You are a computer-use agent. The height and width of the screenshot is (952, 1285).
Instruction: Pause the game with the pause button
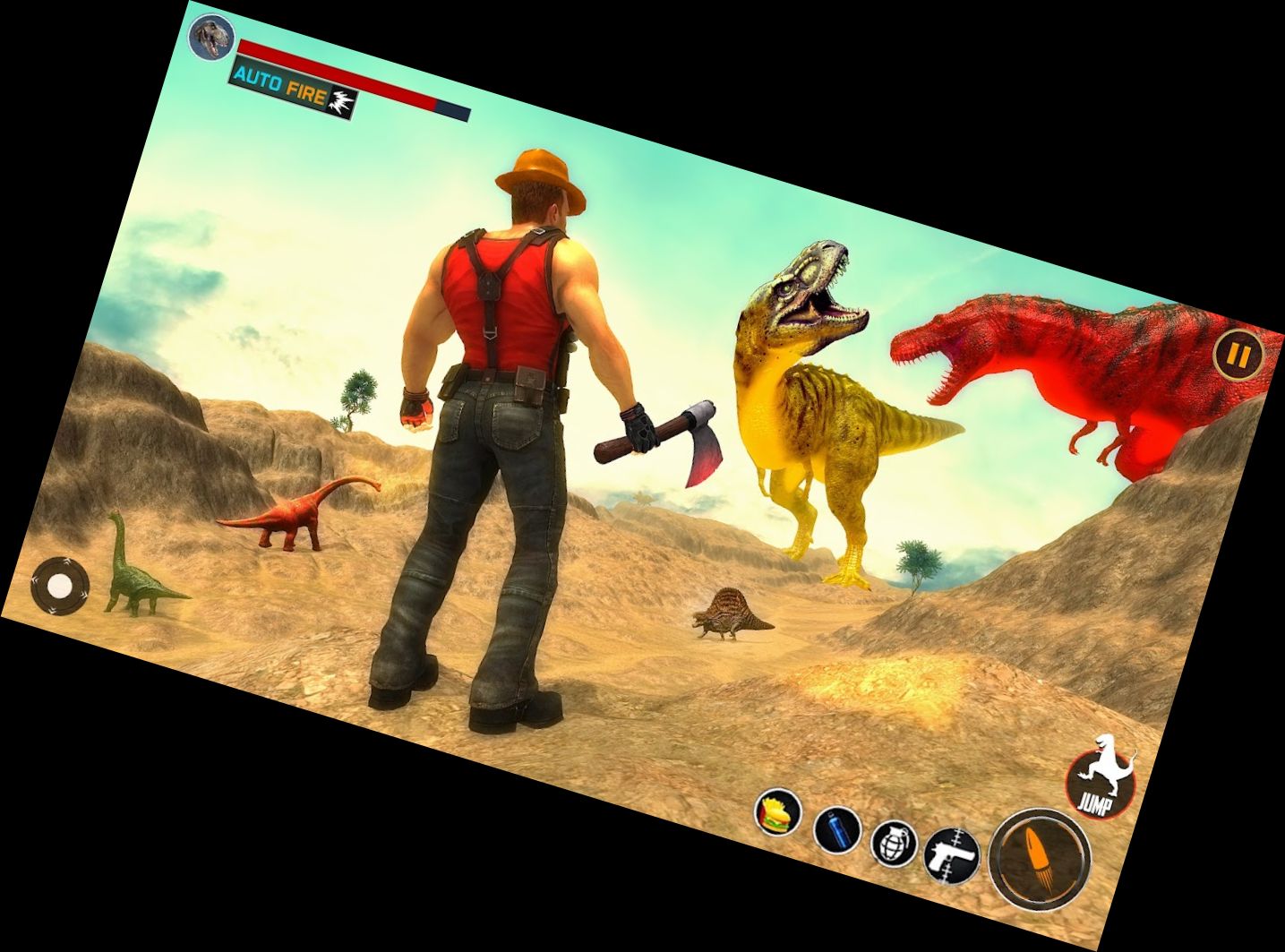point(1238,356)
